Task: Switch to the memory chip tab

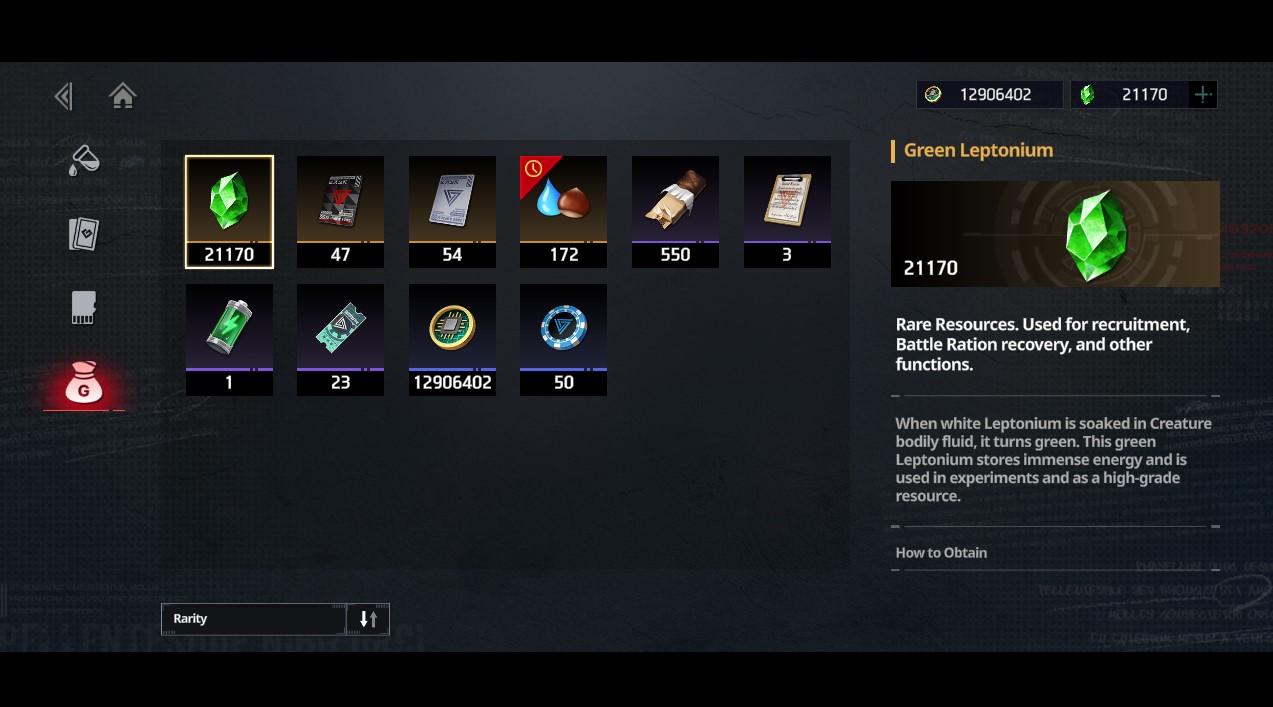Action: tap(84, 308)
